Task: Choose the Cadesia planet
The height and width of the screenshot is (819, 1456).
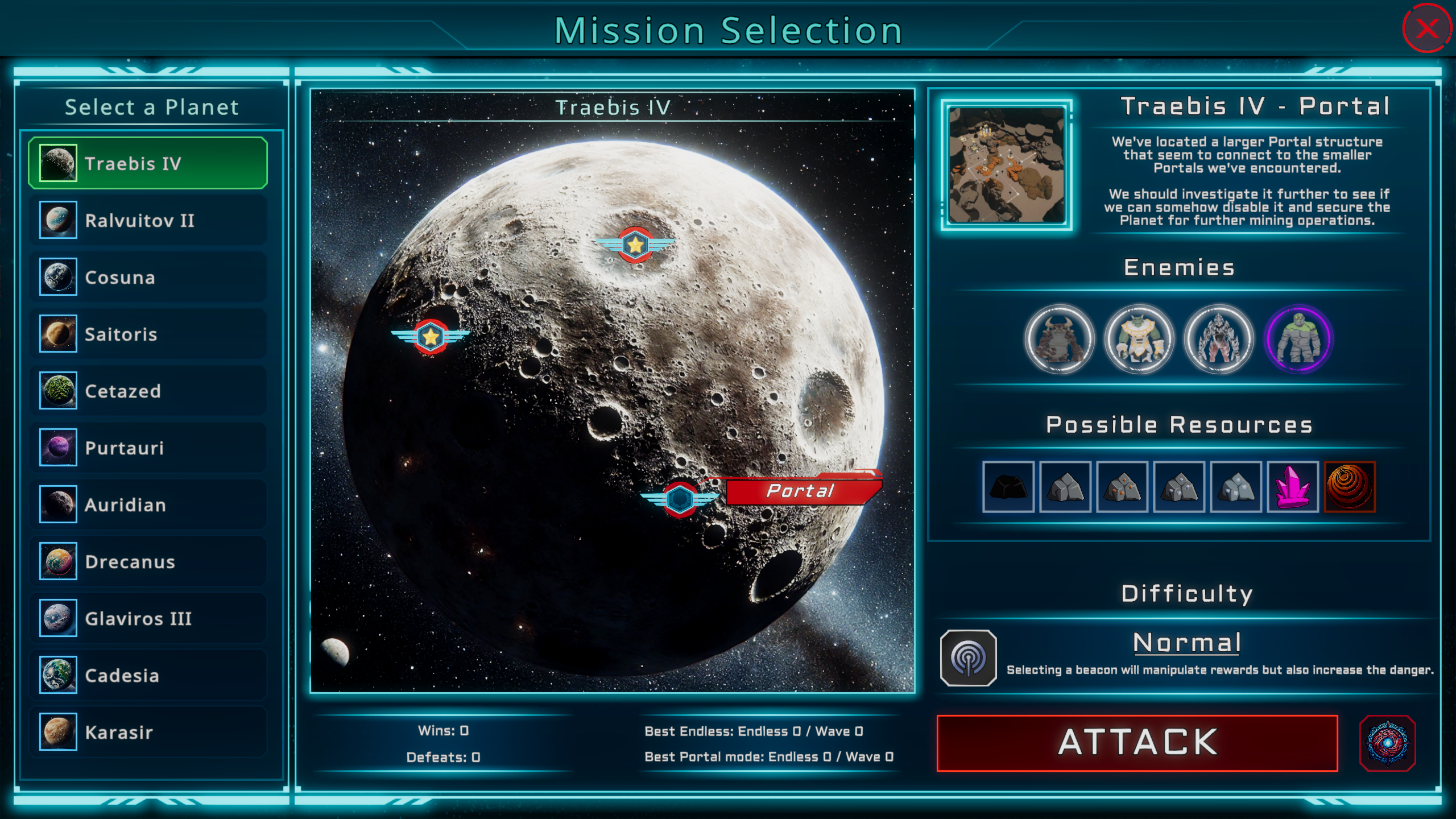Action: 148,675
